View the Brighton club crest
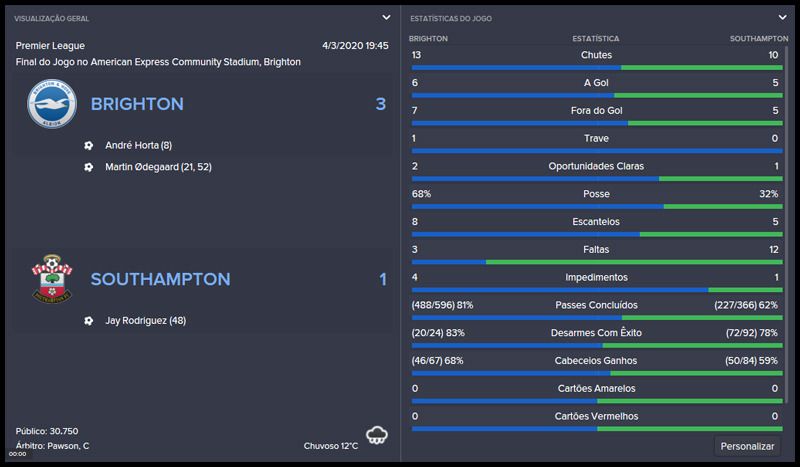 tap(51, 104)
